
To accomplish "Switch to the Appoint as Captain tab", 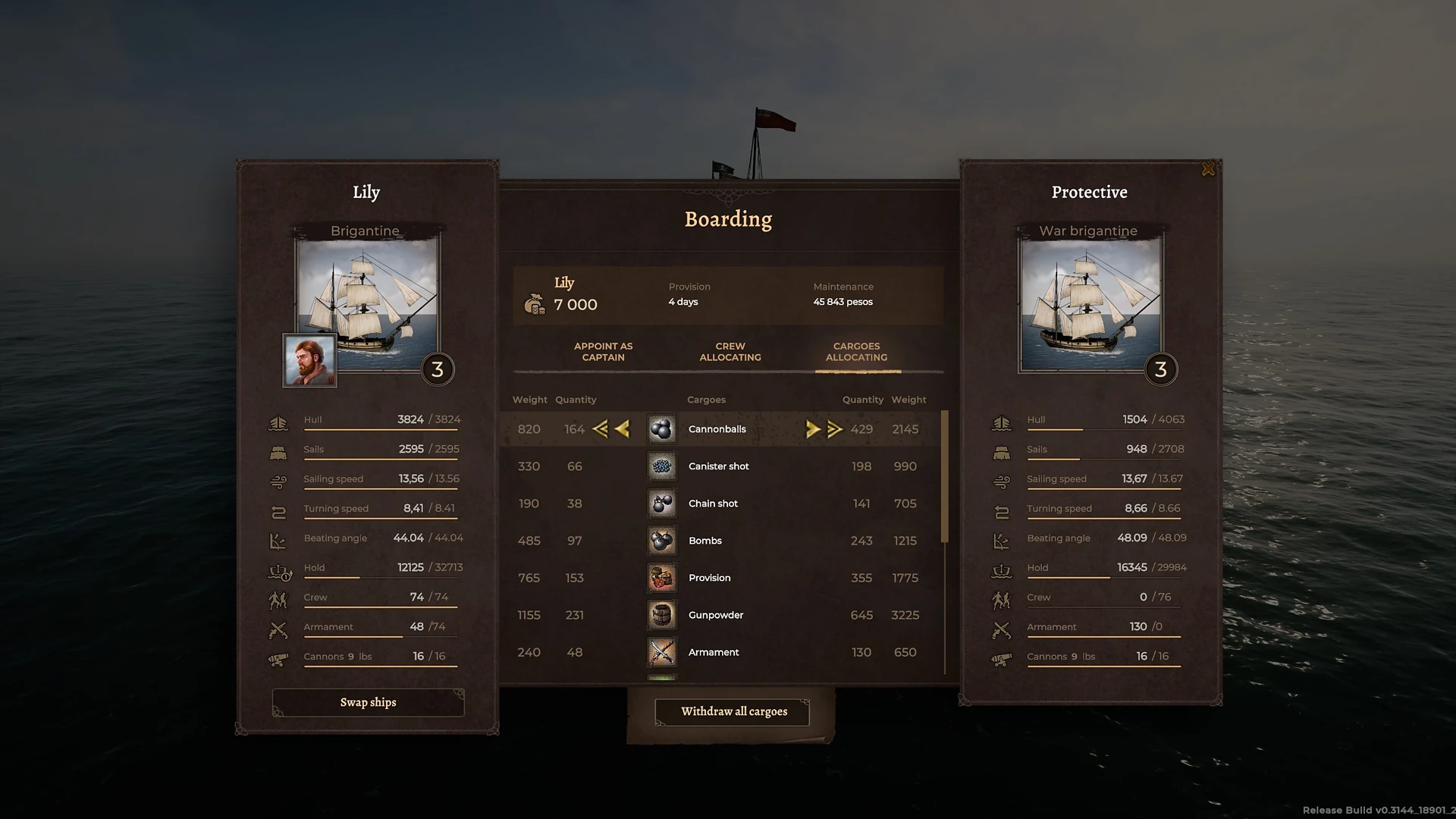I will 603,351.
